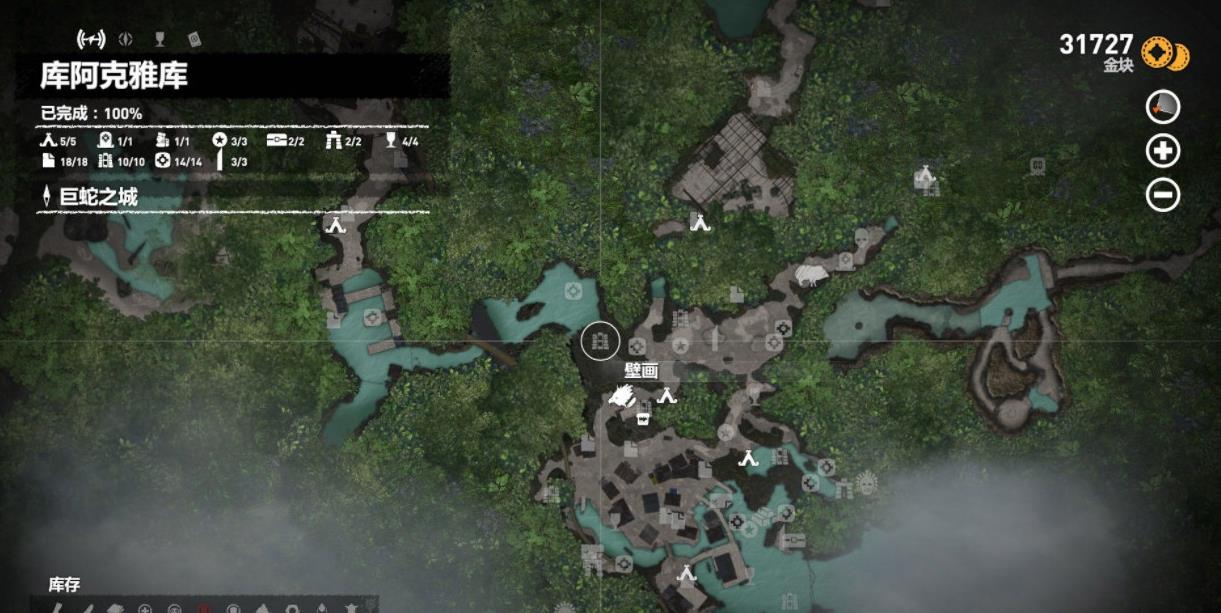Open the 库存 inventory bar
1221x613 pixels.
pos(64,585)
